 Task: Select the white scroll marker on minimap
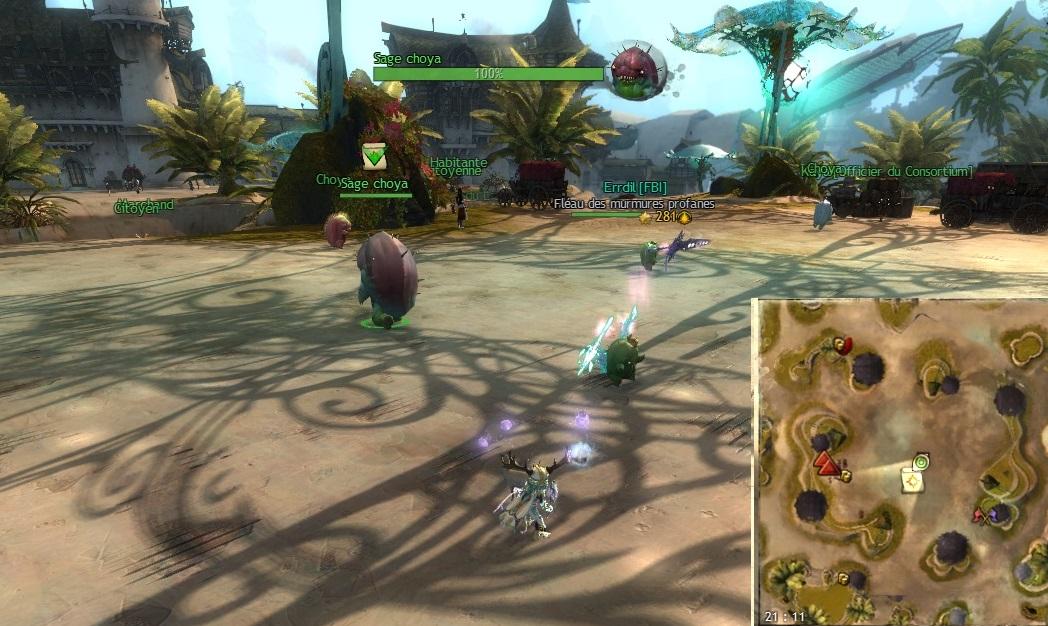click(x=912, y=482)
